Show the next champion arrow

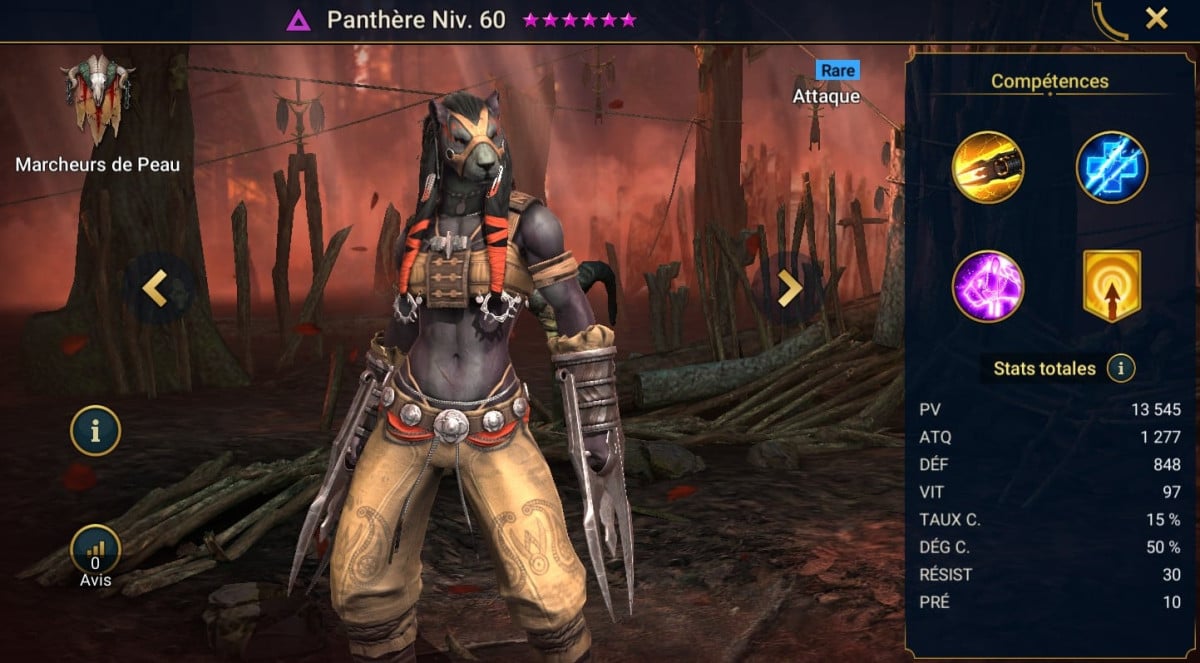789,288
